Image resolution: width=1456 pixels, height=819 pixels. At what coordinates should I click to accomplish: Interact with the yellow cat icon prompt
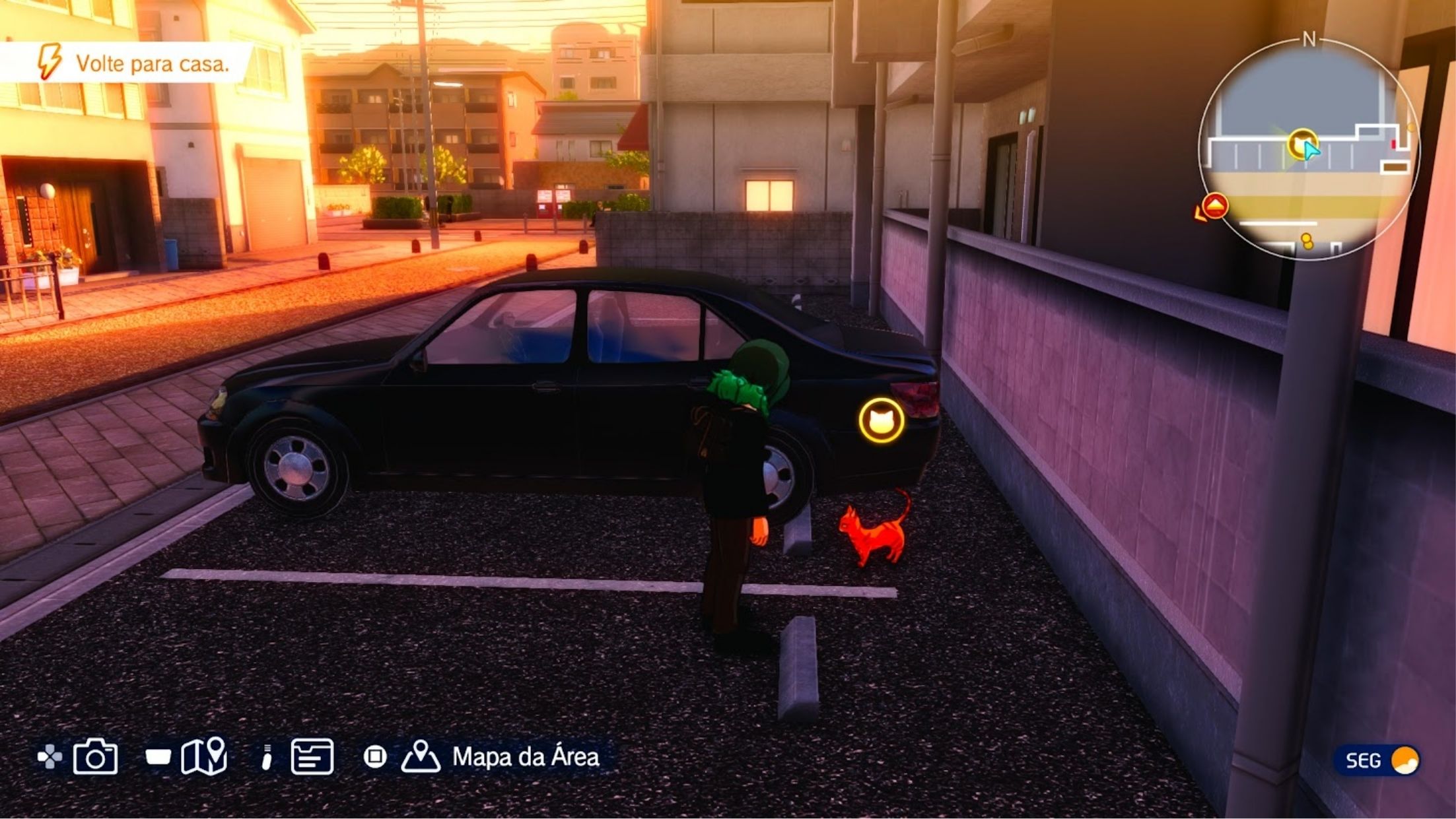coord(882,420)
